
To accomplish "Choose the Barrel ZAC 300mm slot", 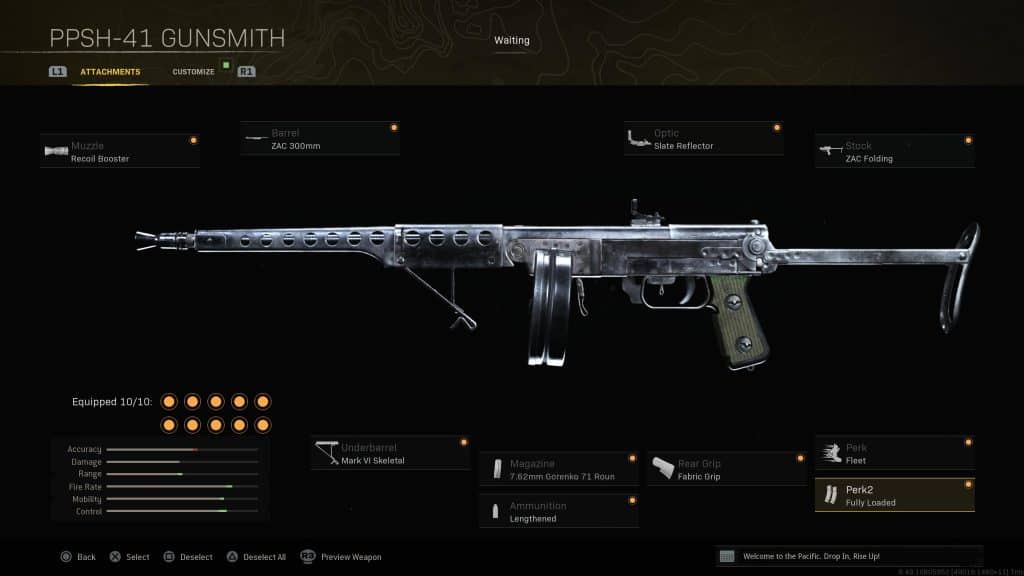I will (x=320, y=139).
